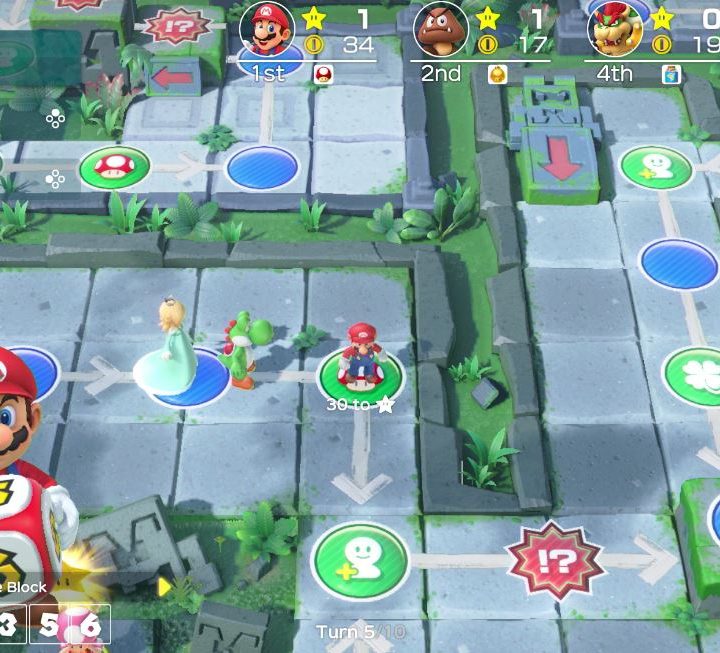
Task: Select Mario's player portrait
Action: 266,29
